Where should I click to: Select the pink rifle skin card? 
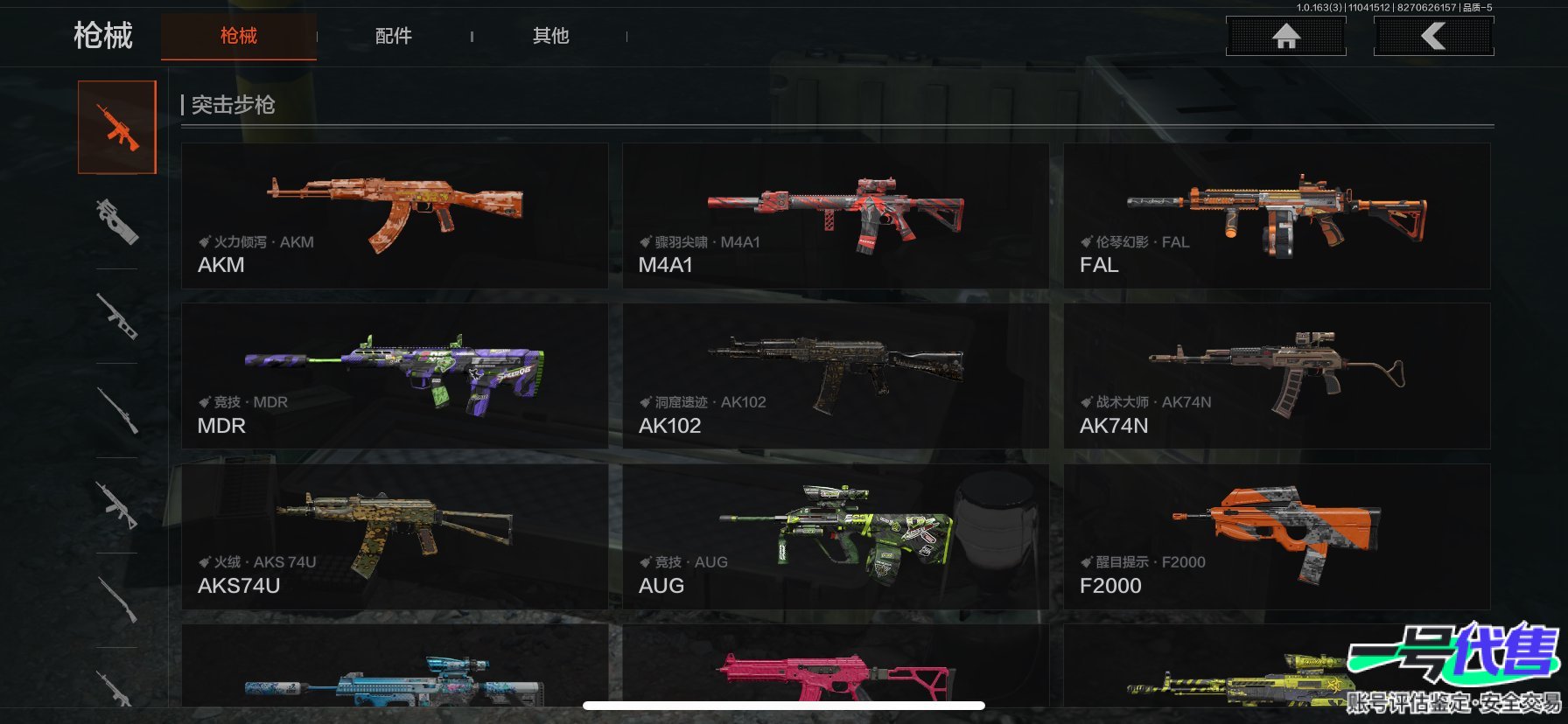click(835, 669)
